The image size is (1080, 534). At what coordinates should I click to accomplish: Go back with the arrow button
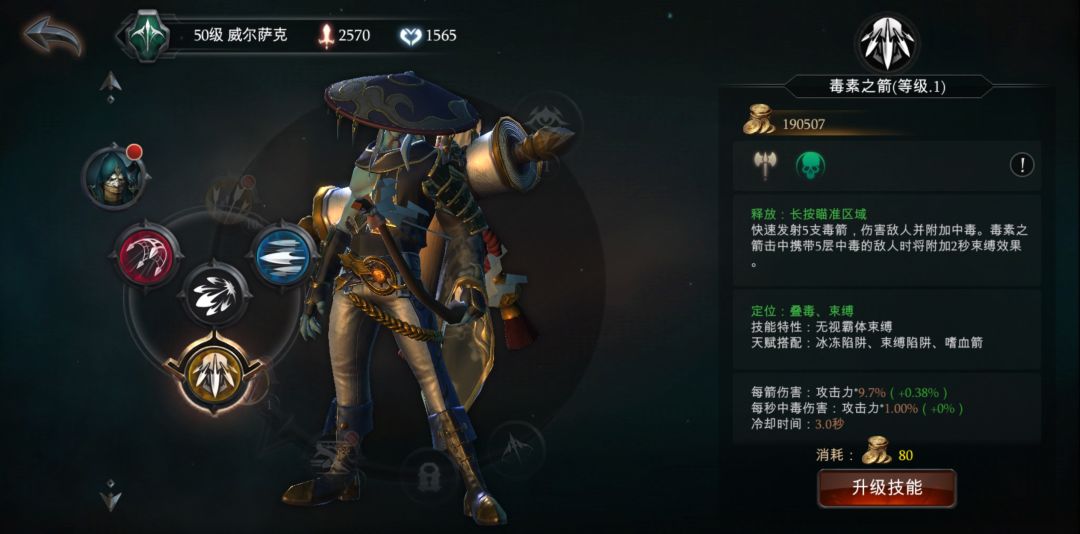point(52,37)
